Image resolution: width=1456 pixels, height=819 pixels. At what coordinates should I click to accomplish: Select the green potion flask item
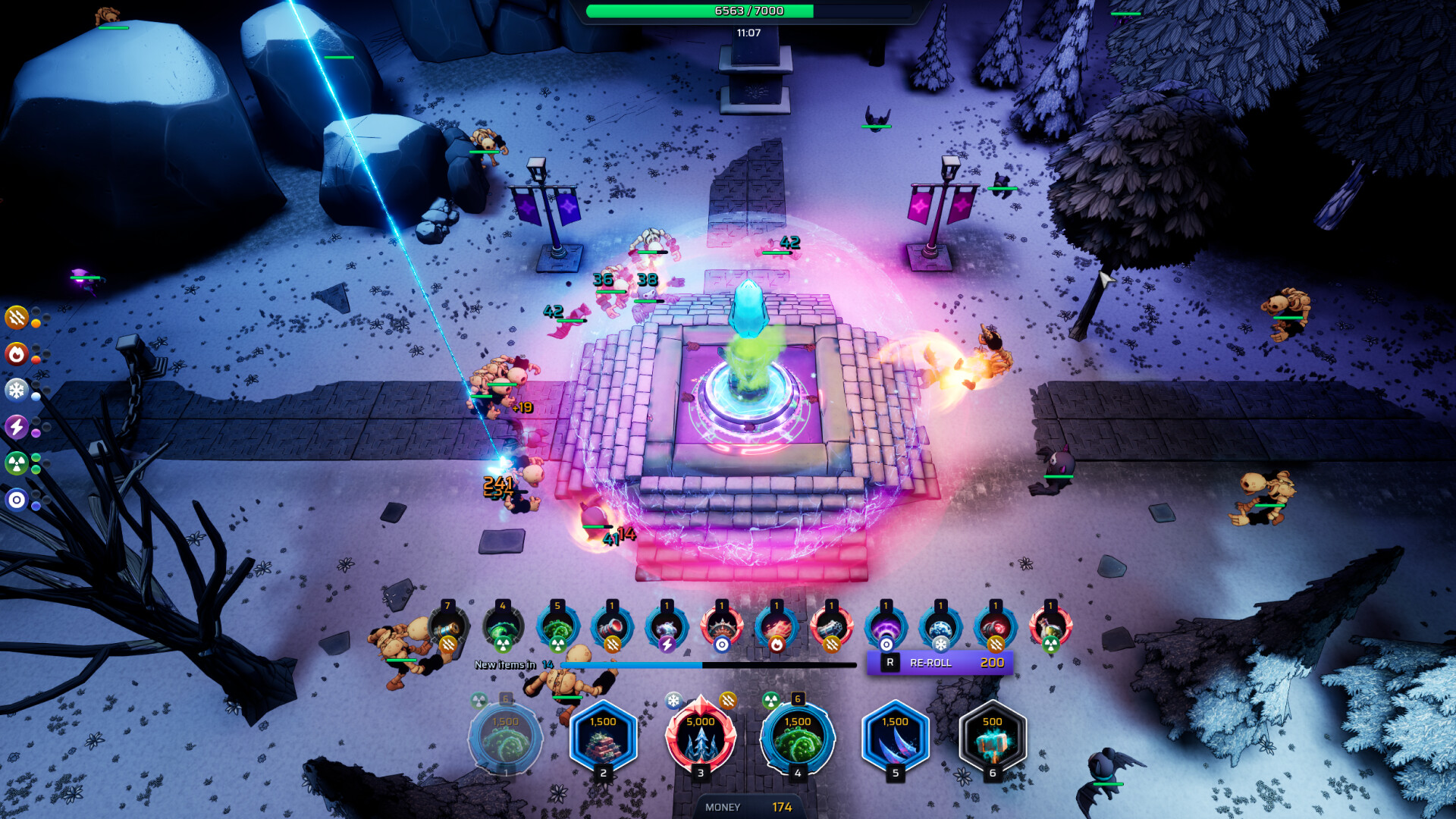(x=1050, y=628)
